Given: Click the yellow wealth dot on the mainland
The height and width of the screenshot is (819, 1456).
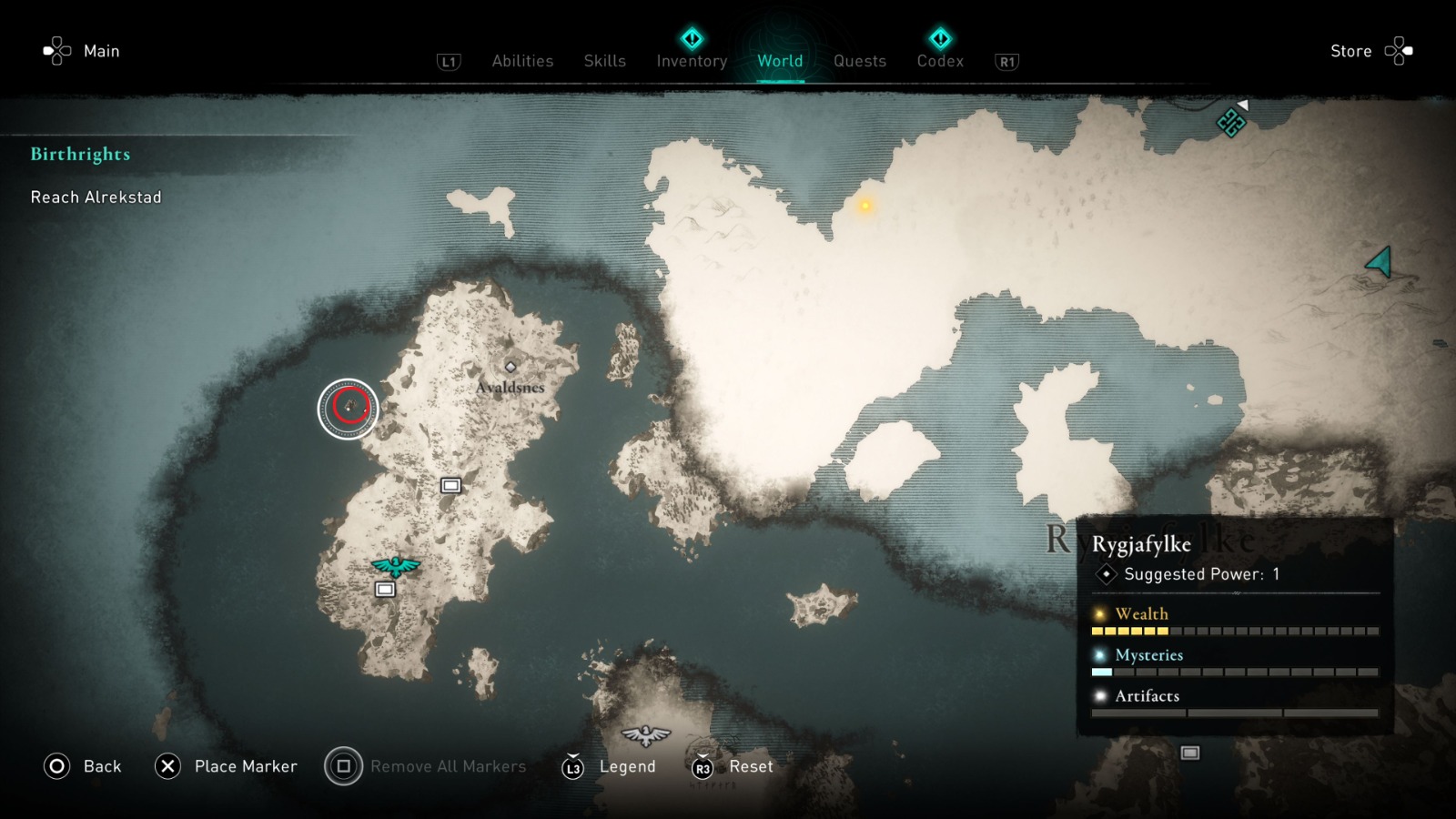Looking at the screenshot, I should [x=864, y=207].
